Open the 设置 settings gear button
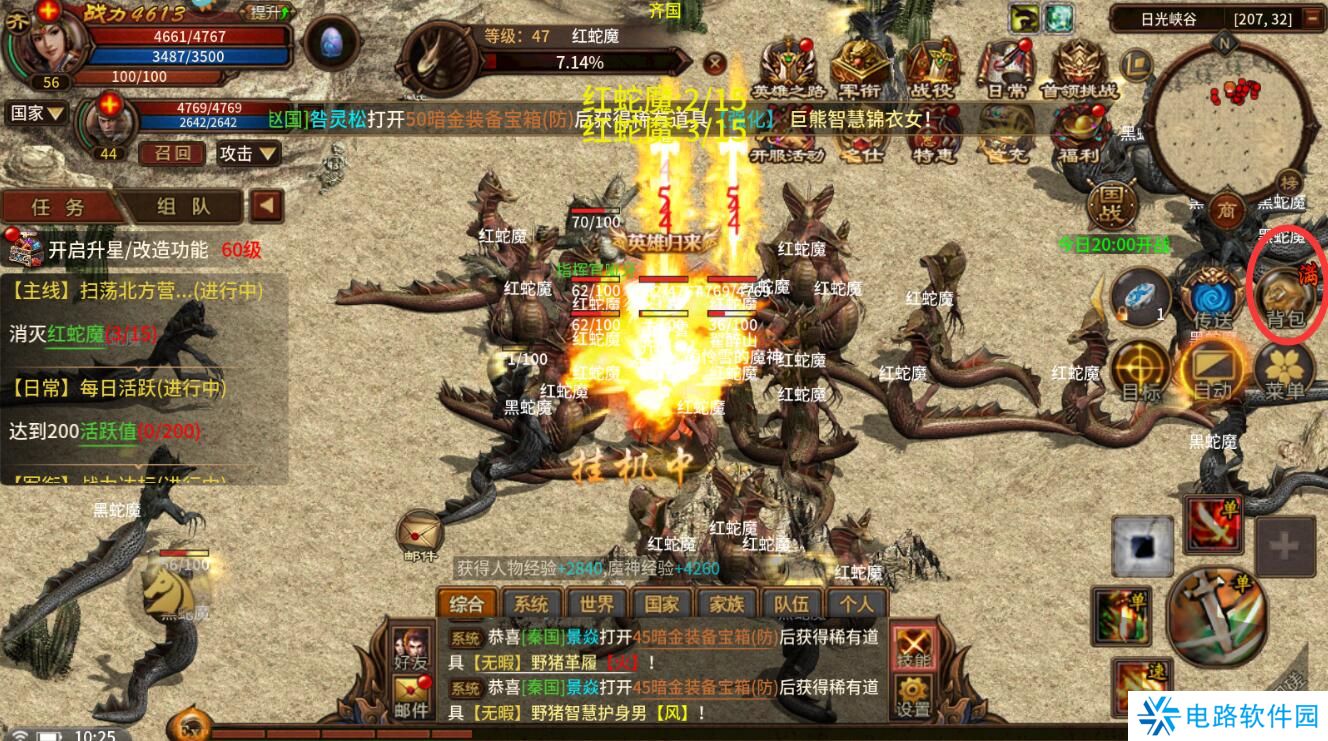 point(913,696)
